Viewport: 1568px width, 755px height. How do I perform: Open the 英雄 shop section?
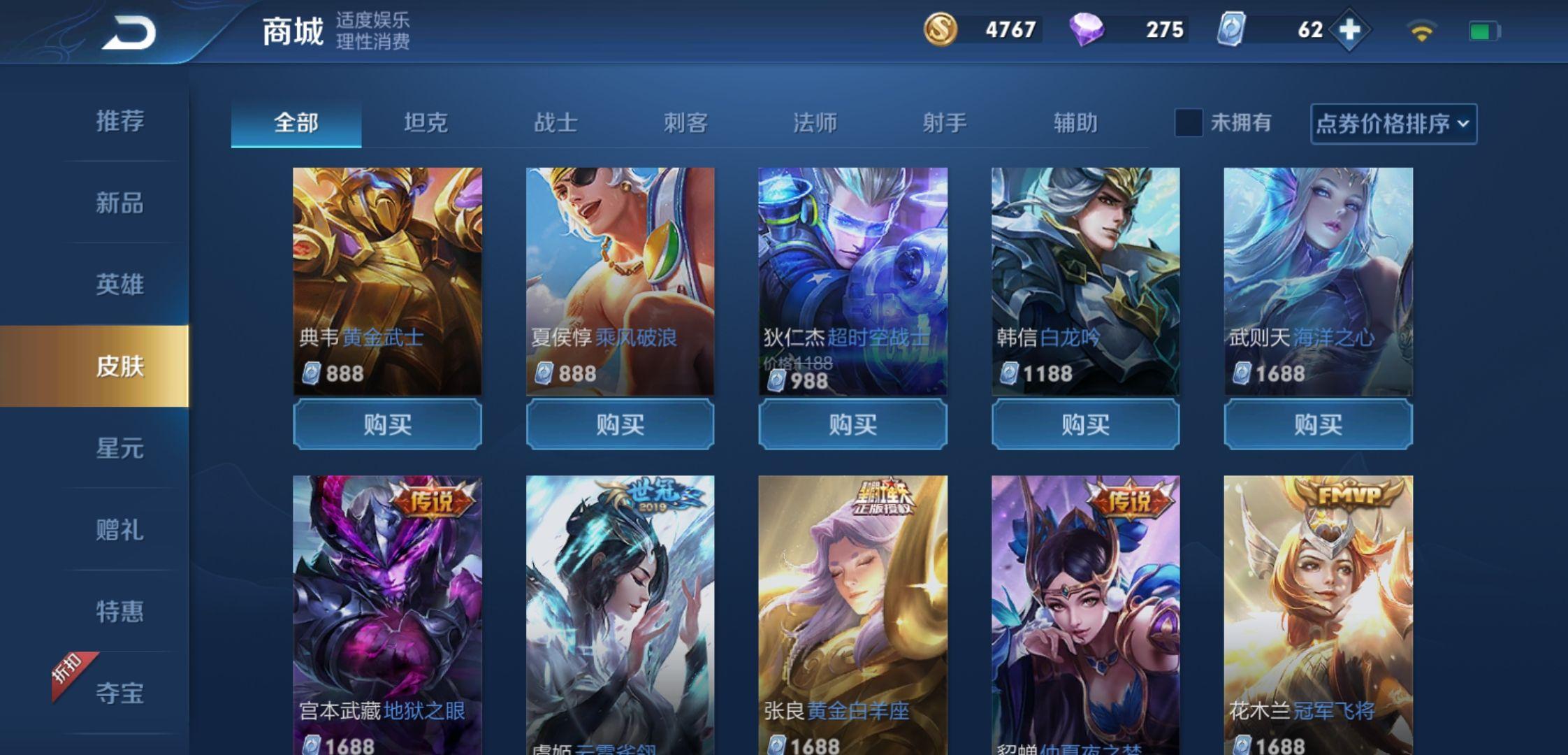(x=119, y=285)
